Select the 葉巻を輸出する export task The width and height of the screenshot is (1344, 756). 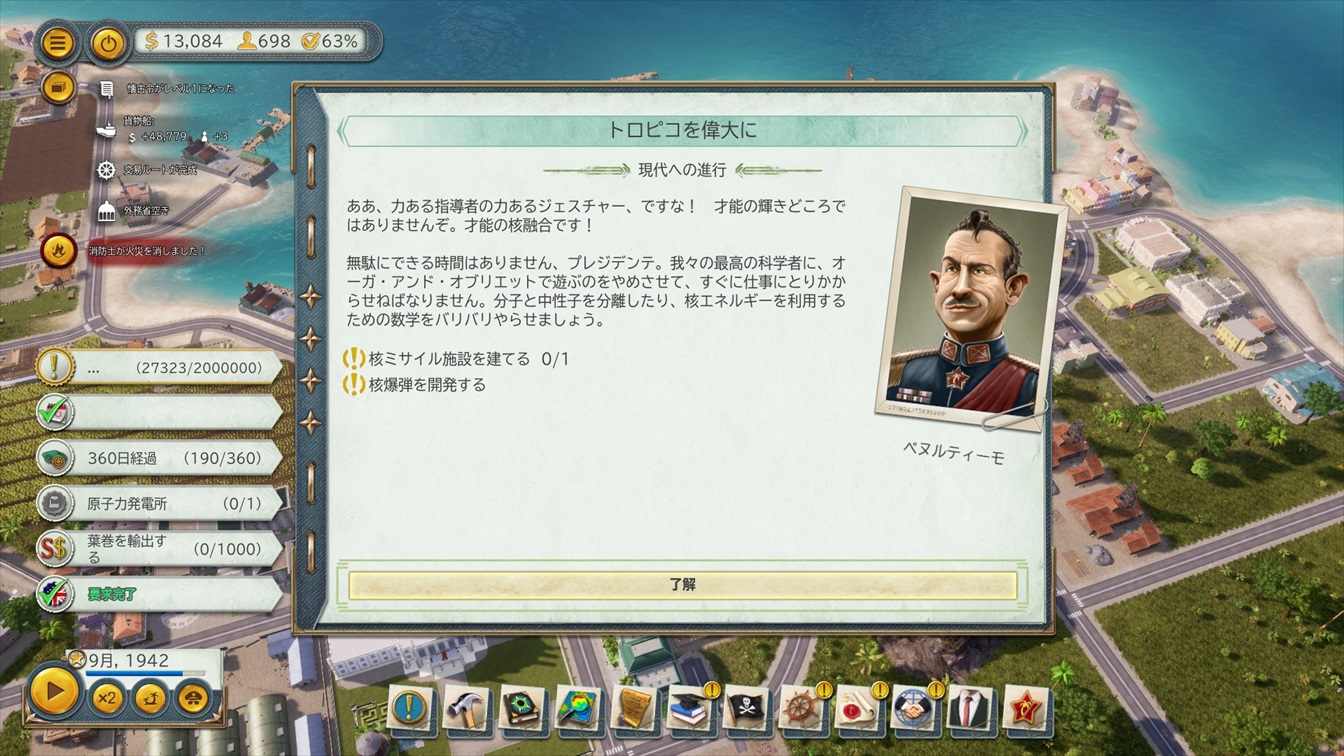point(160,548)
